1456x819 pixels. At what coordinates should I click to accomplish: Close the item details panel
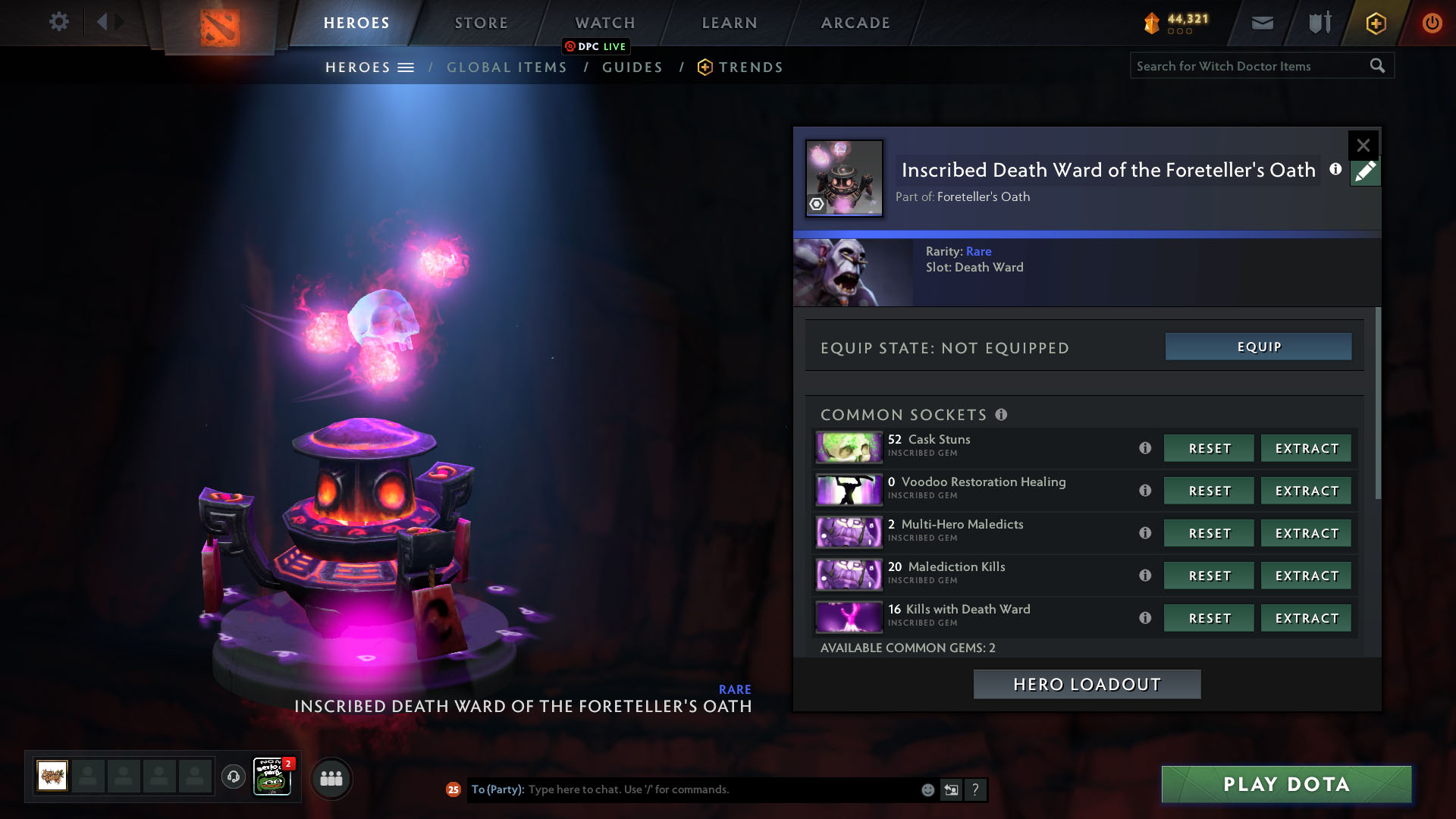1363,145
